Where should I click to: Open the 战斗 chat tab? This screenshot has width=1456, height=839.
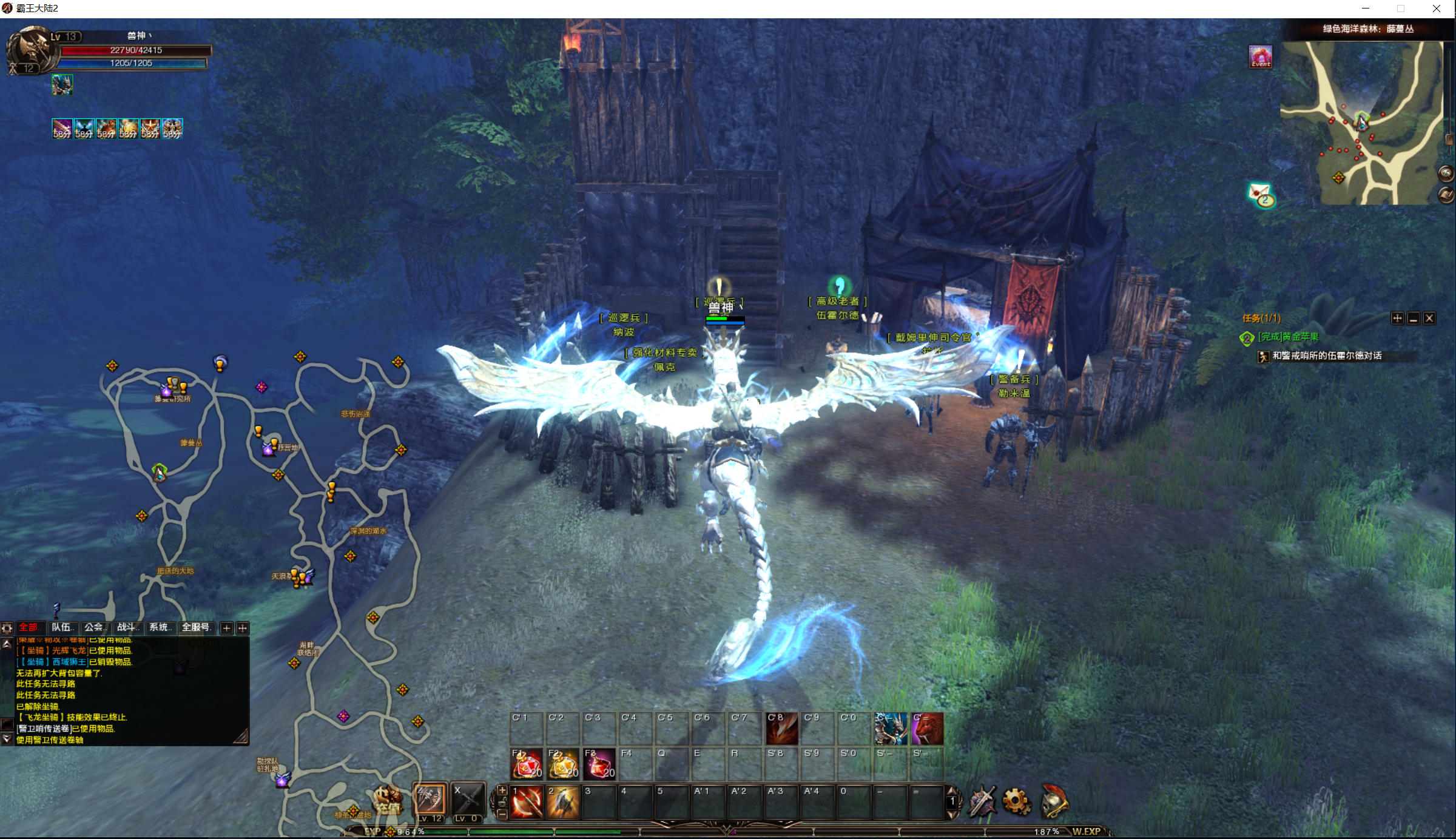click(x=127, y=627)
